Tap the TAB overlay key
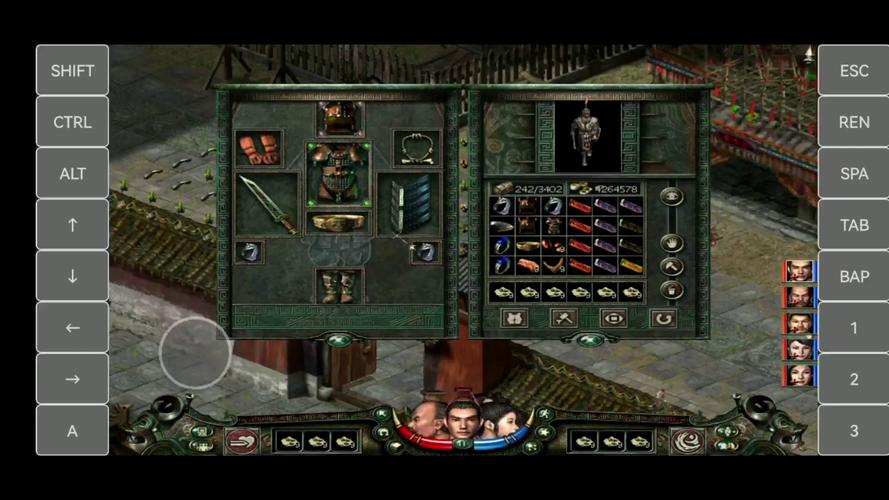889x500 pixels. 853,225
